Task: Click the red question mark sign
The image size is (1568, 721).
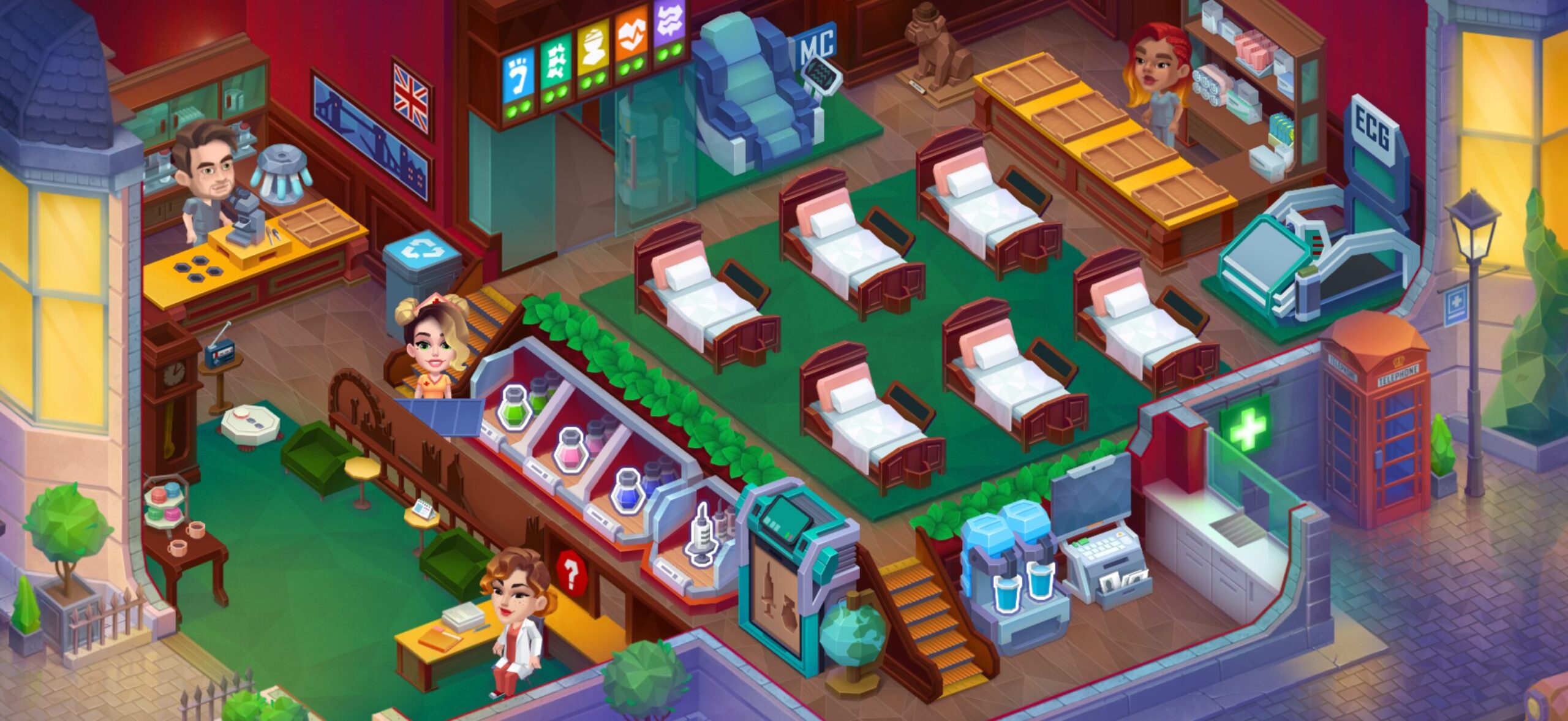Action: point(571,571)
